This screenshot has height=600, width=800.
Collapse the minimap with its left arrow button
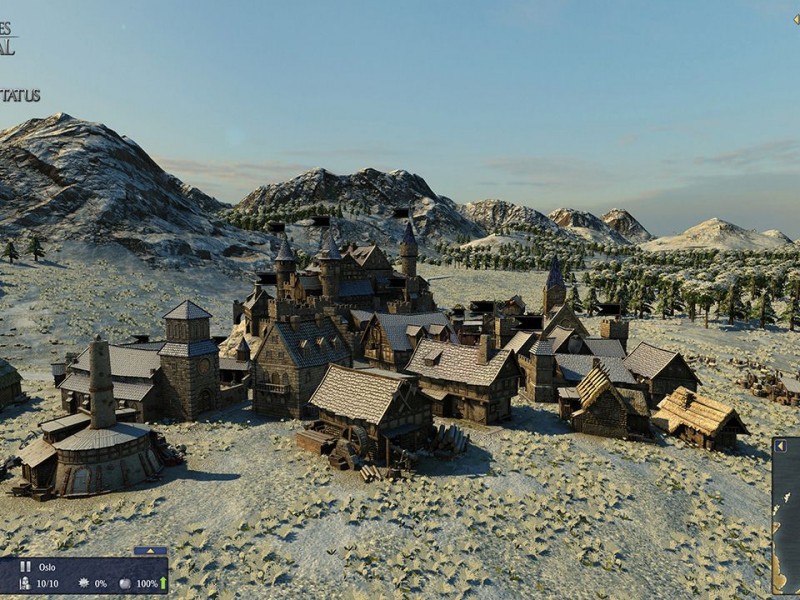point(778,447)
